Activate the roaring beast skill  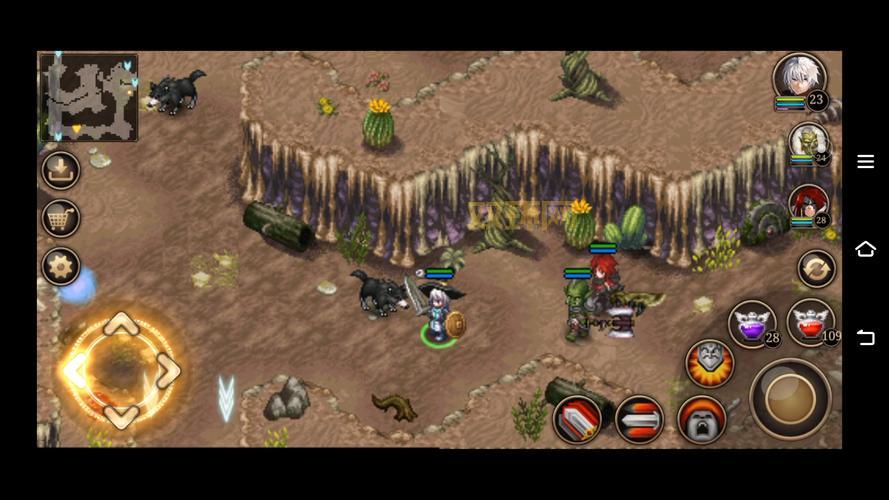click(701, 419)
